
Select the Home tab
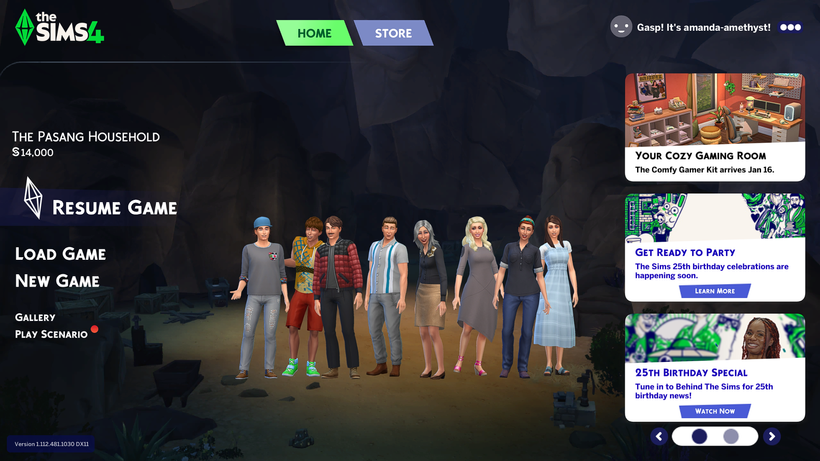pos(314,33)
